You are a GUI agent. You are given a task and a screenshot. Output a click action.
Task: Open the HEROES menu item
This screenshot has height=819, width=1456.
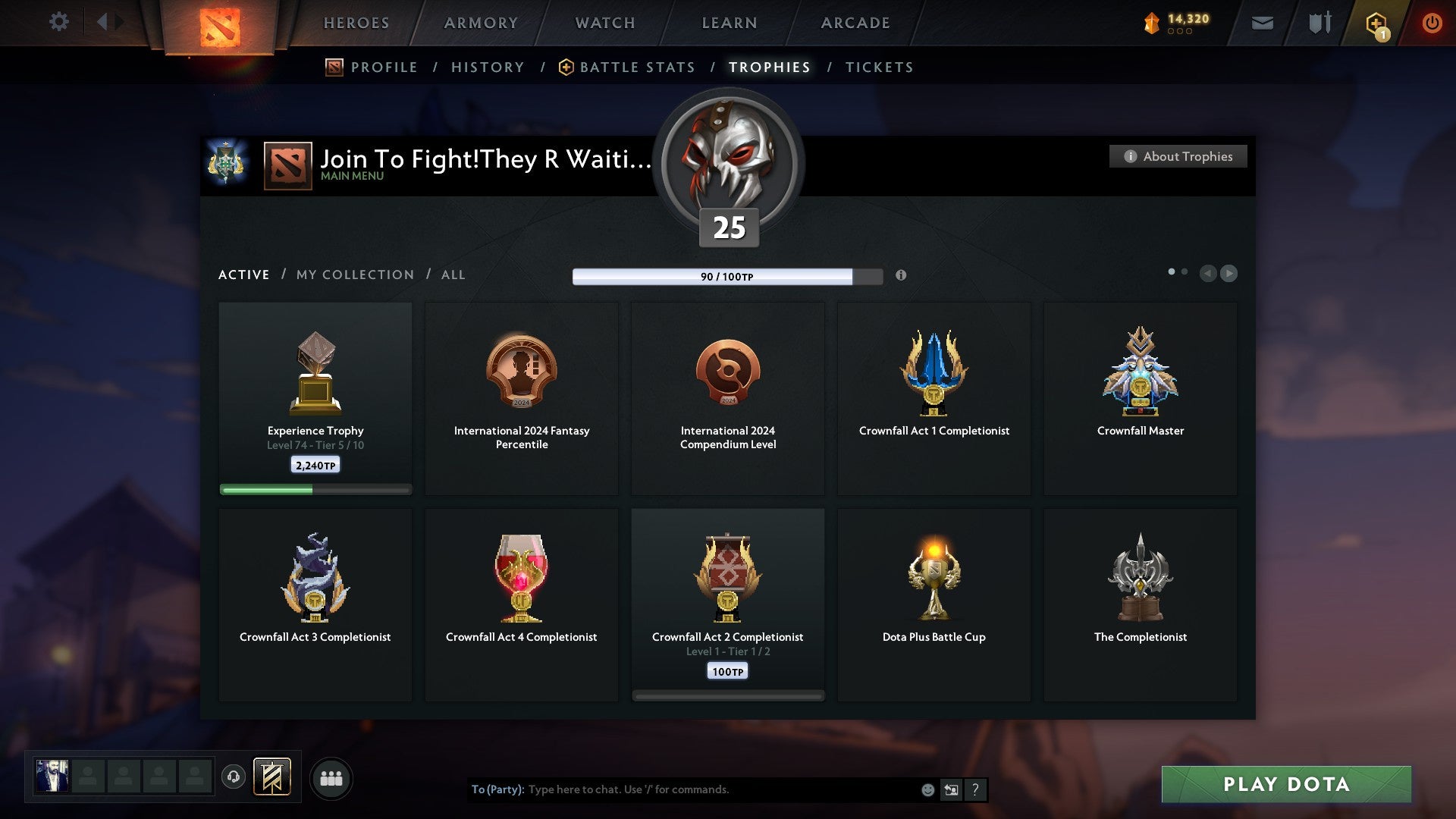[356, 23]
